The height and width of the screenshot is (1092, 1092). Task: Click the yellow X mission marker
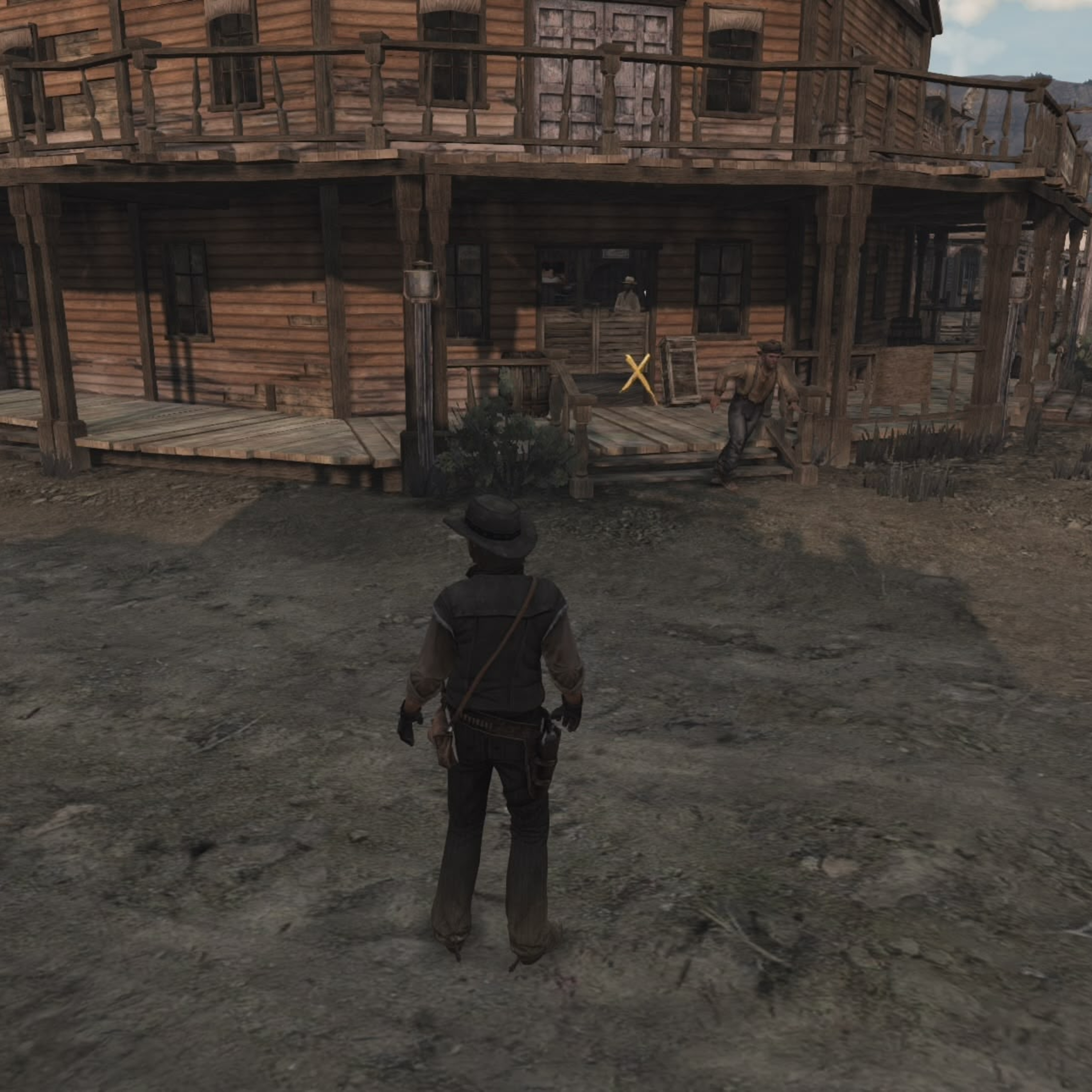[x=638, y=374]
